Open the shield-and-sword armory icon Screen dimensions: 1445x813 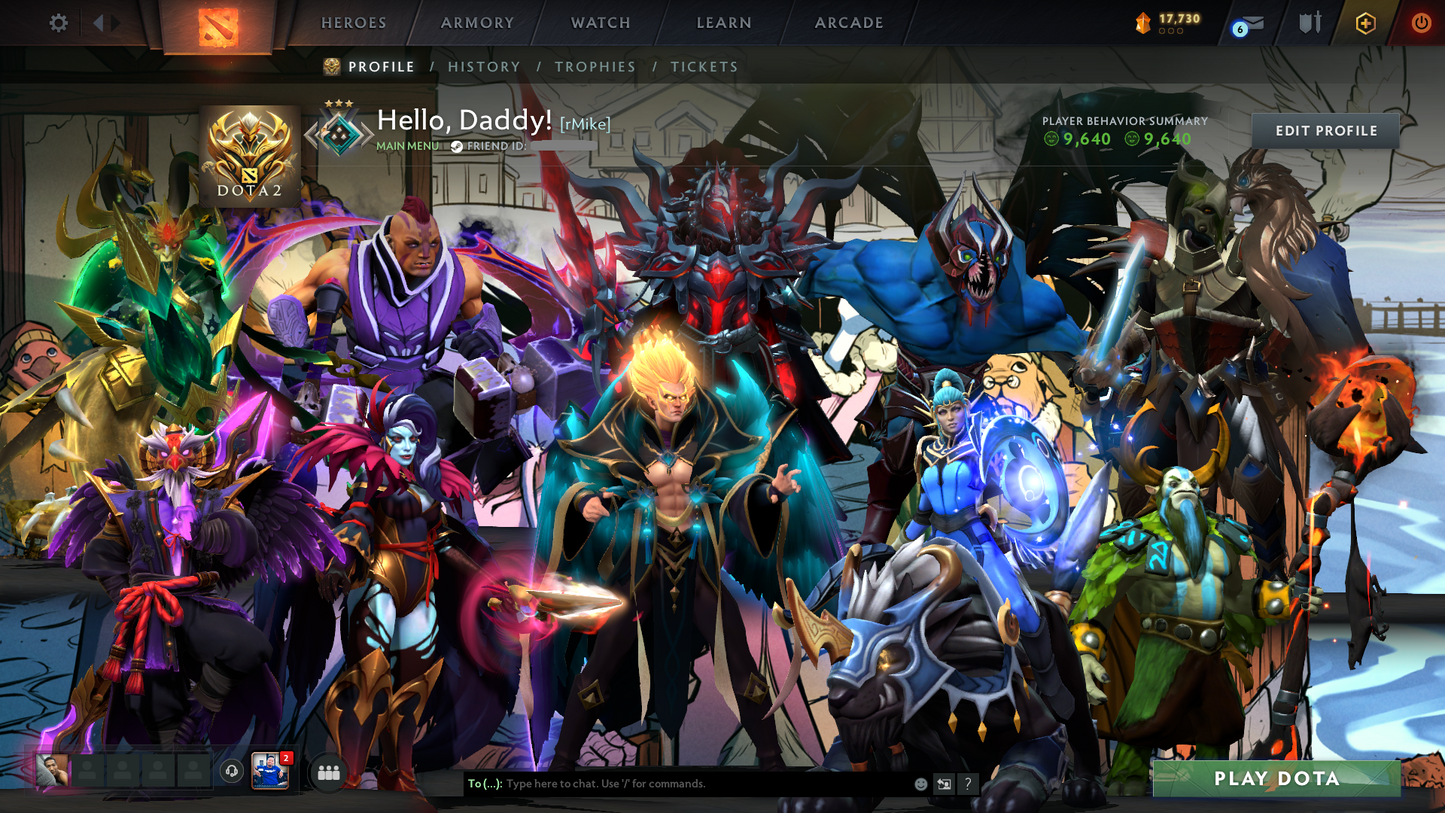point(1310,22)
